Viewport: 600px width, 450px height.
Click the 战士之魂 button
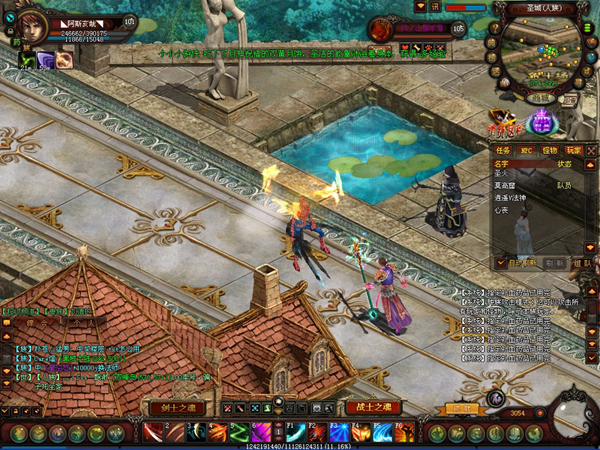point(372,407)
